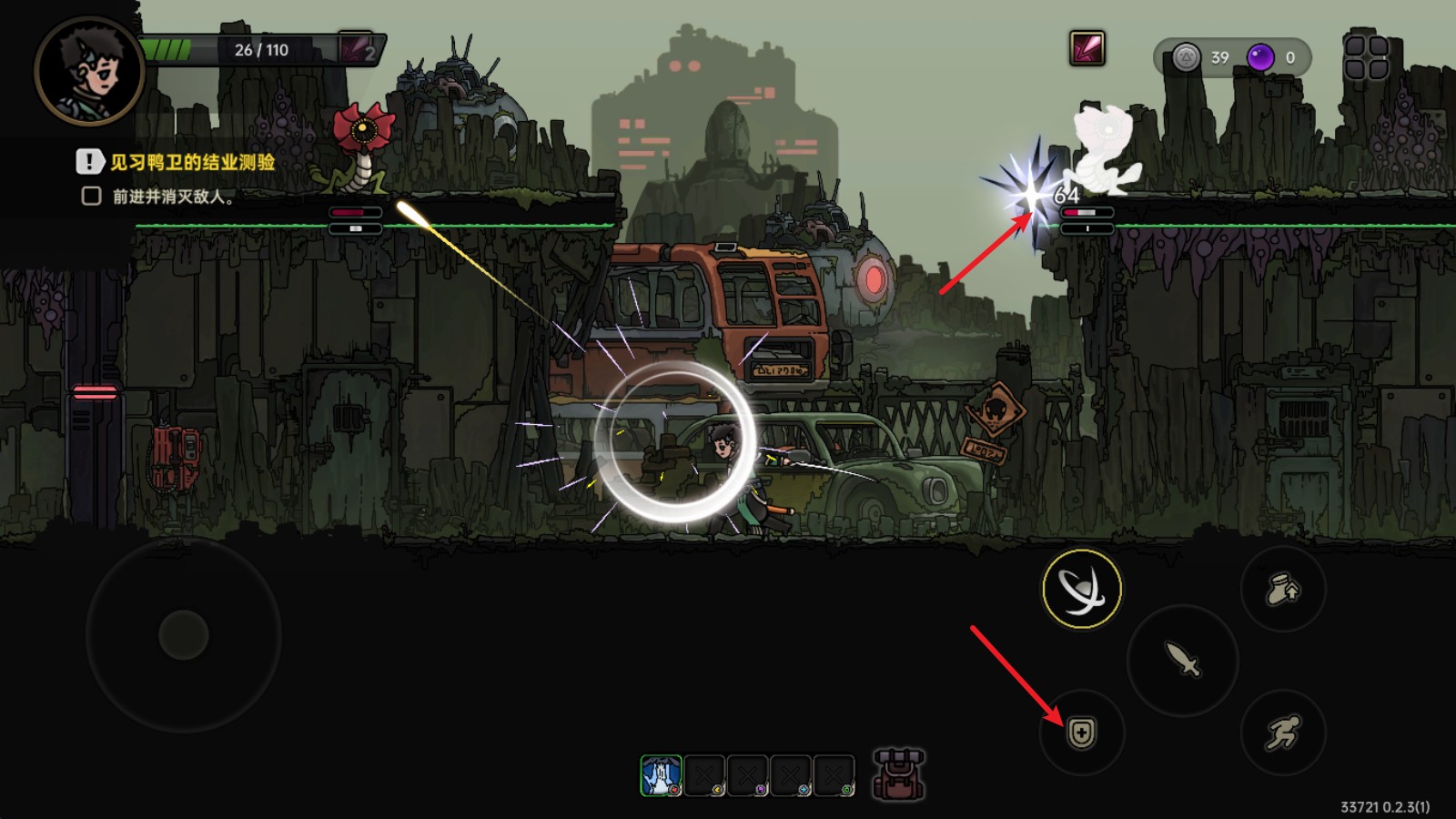
Task: Tap the sword attack button
Action: pyautogui.click(x=1182, y=659)
